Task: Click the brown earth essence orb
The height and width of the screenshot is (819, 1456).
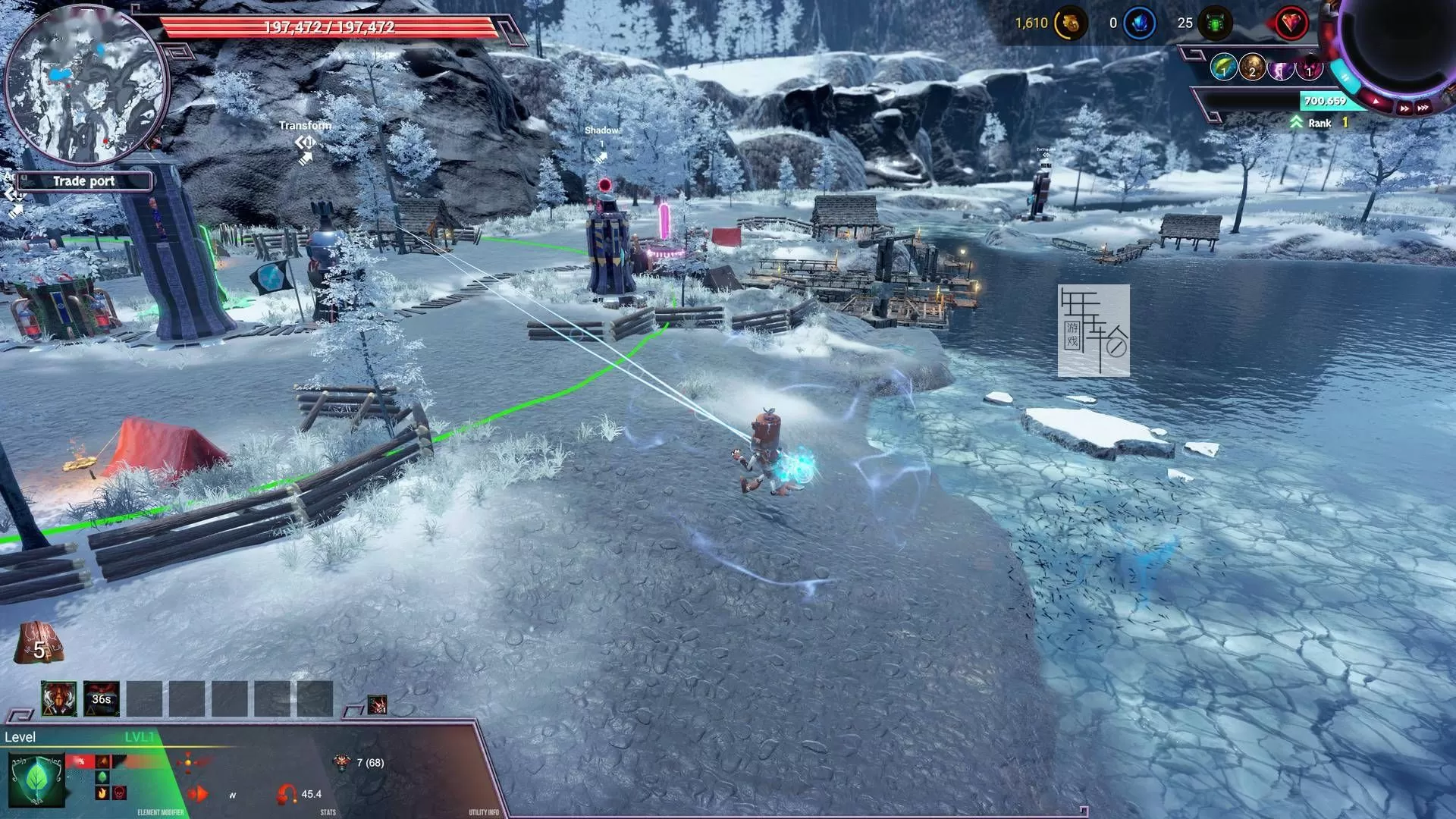Action: pyautogui.click(x=1252, y=68)
